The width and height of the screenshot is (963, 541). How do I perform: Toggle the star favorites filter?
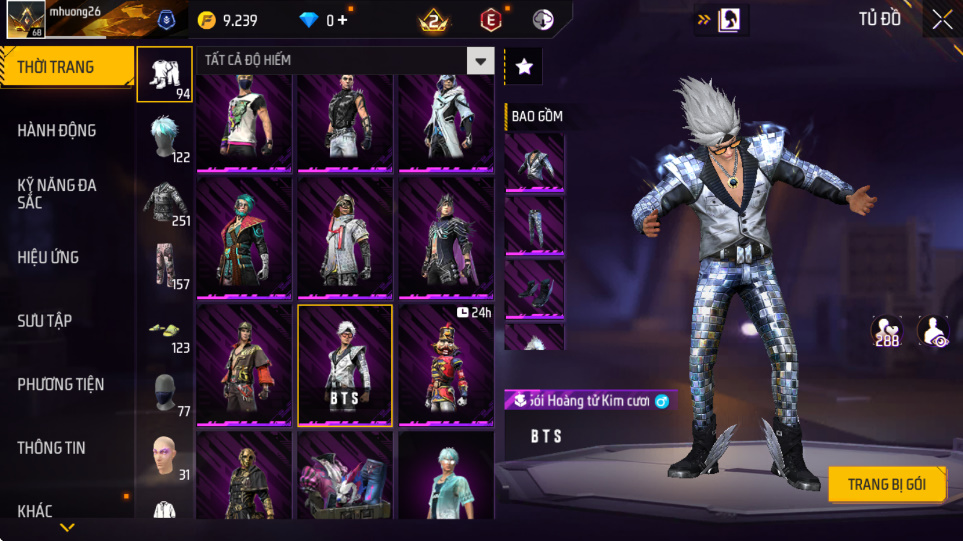coord(524,66)
